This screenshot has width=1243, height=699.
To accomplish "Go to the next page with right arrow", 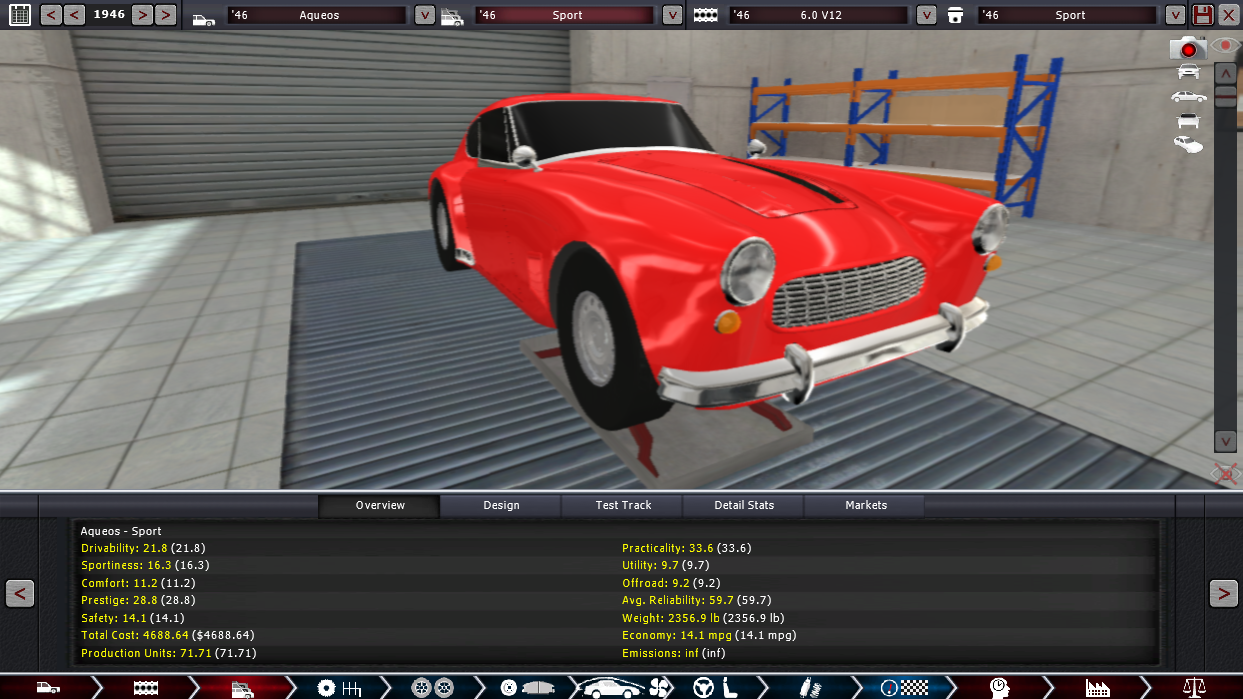I will click(x=1223, y=593).
